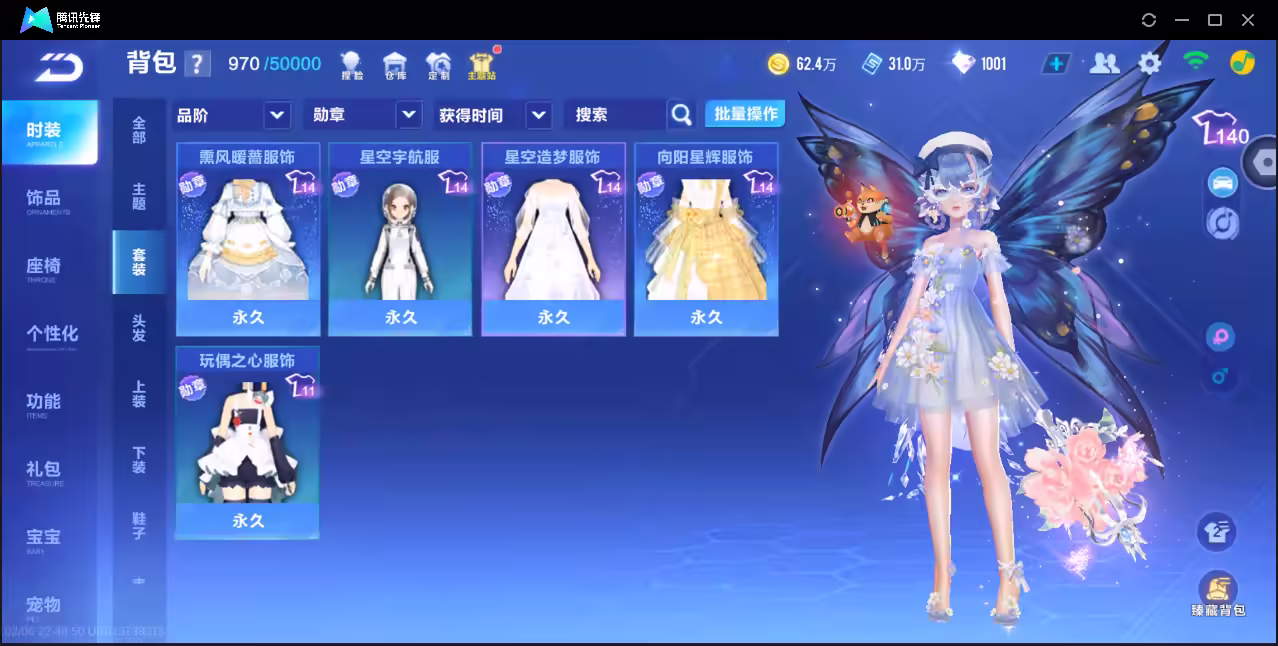
Task: Open the 座椅 category
Action: 45,267
